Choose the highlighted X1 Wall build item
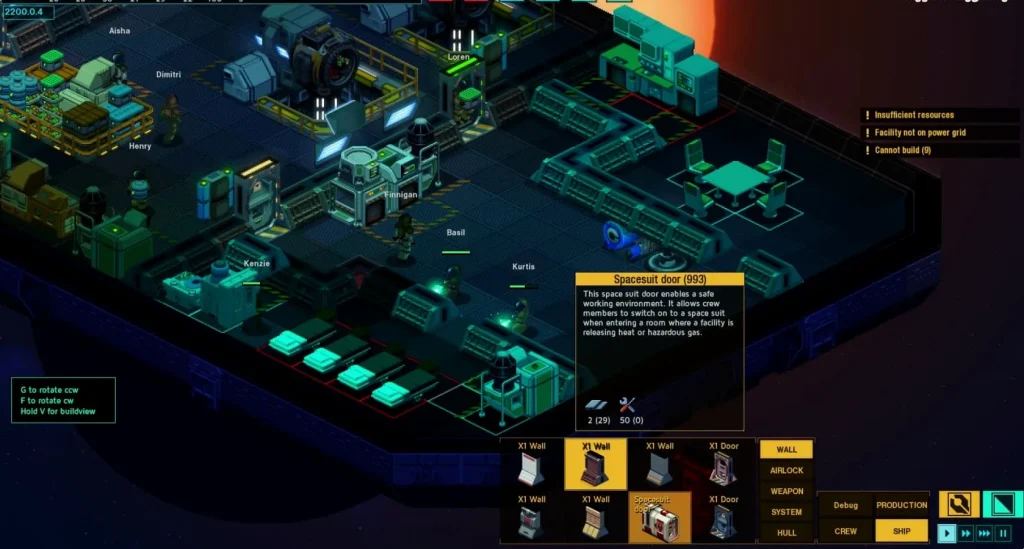Viewport: 1024px width, 549px height. pyautogui.click(x=595, y=464)
